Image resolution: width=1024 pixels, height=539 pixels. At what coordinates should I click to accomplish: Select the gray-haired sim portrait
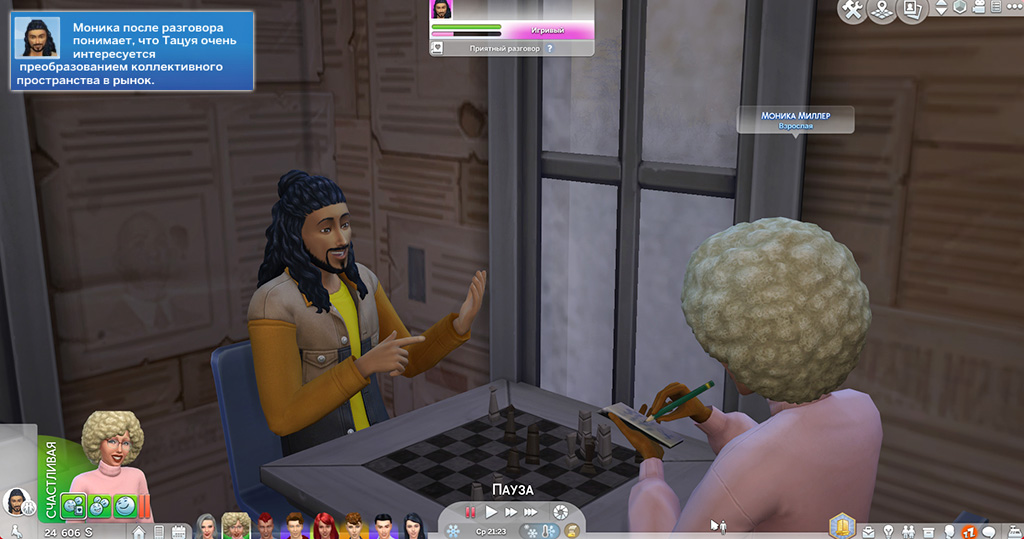(x=207, y=525)
